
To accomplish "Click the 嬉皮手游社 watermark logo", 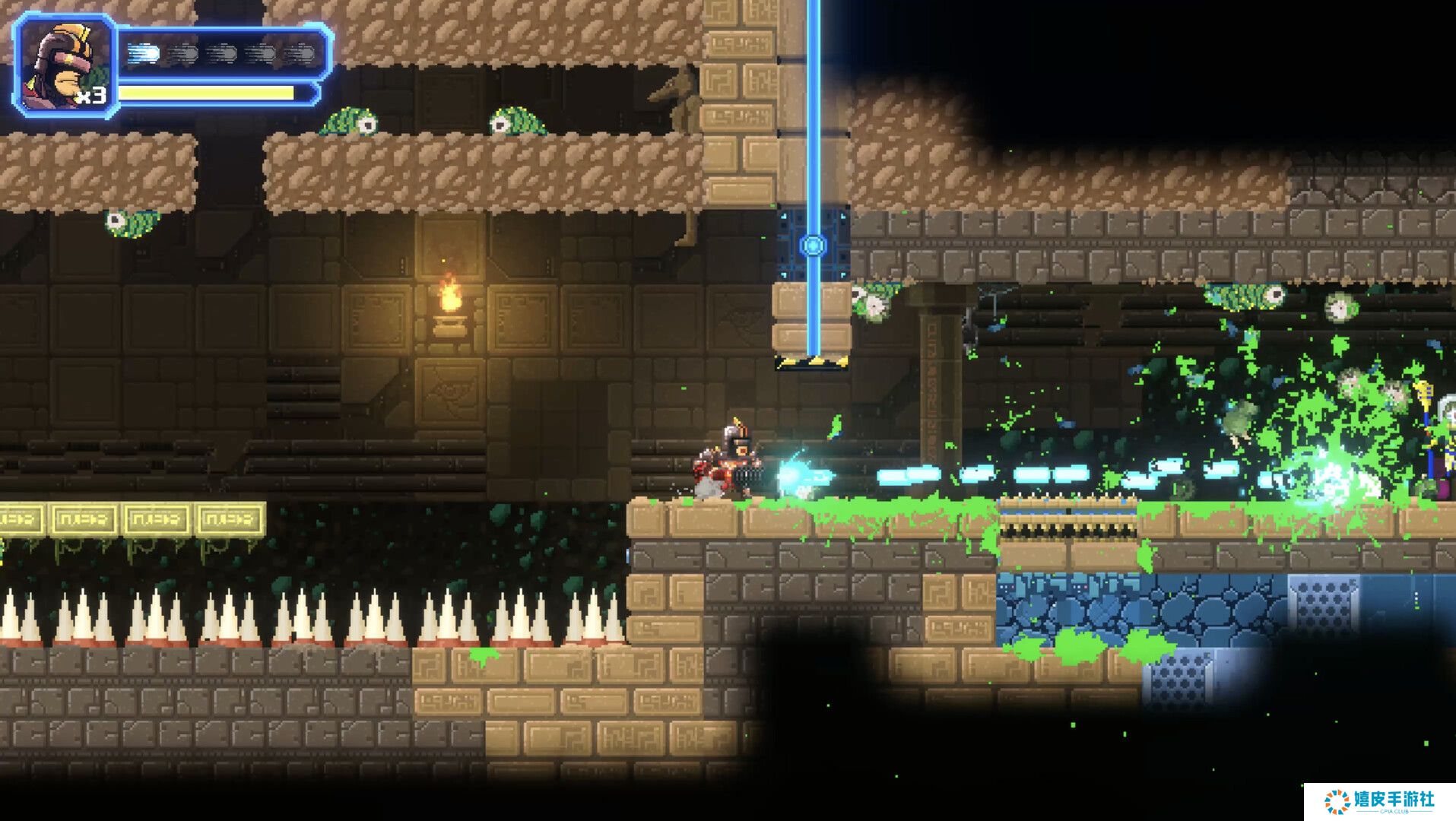I will [1378, 801].
